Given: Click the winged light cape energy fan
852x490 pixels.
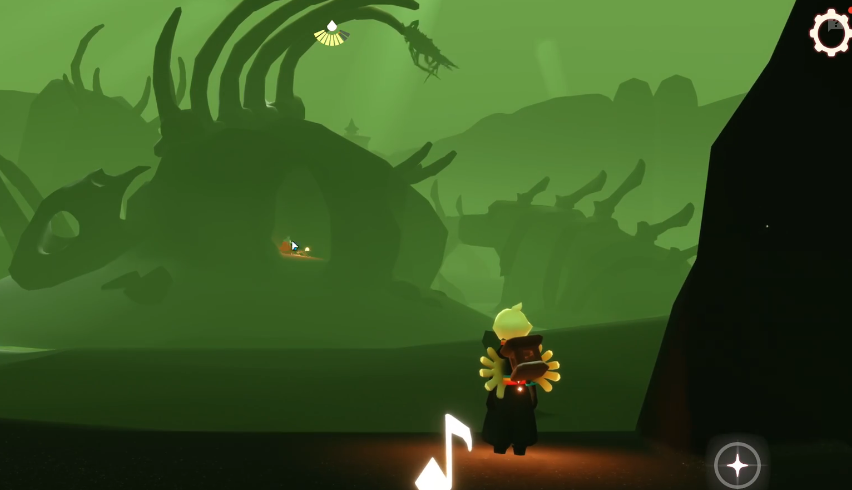Looking at the screenshot, I should (331, 33).
